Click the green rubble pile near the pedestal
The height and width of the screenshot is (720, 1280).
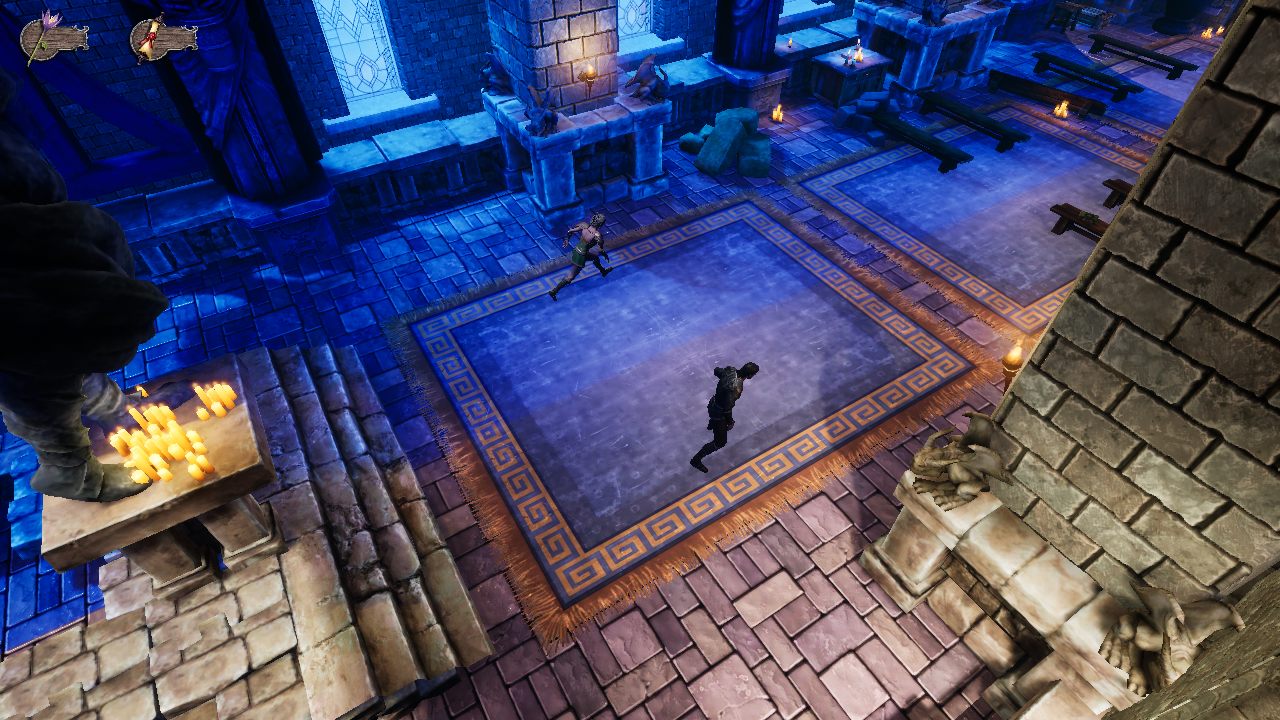click(x=733, y=140)
